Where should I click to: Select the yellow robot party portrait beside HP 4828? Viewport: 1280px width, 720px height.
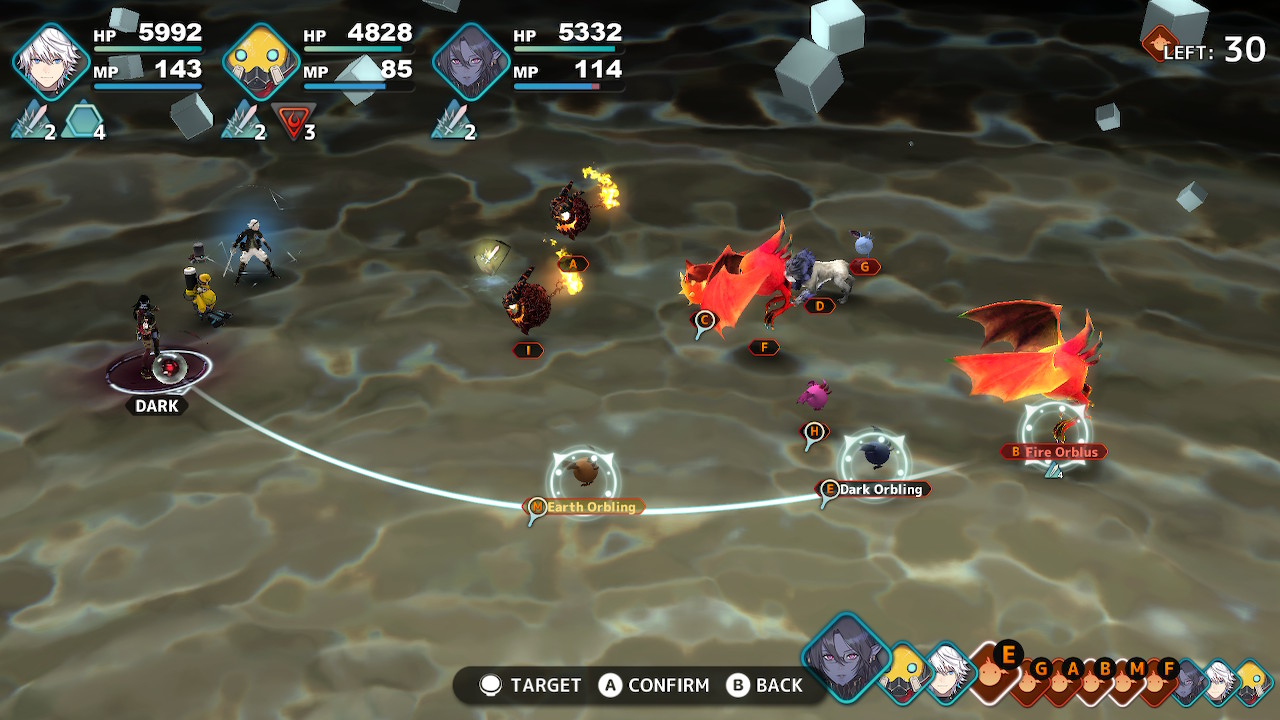[x=260, y=62]
